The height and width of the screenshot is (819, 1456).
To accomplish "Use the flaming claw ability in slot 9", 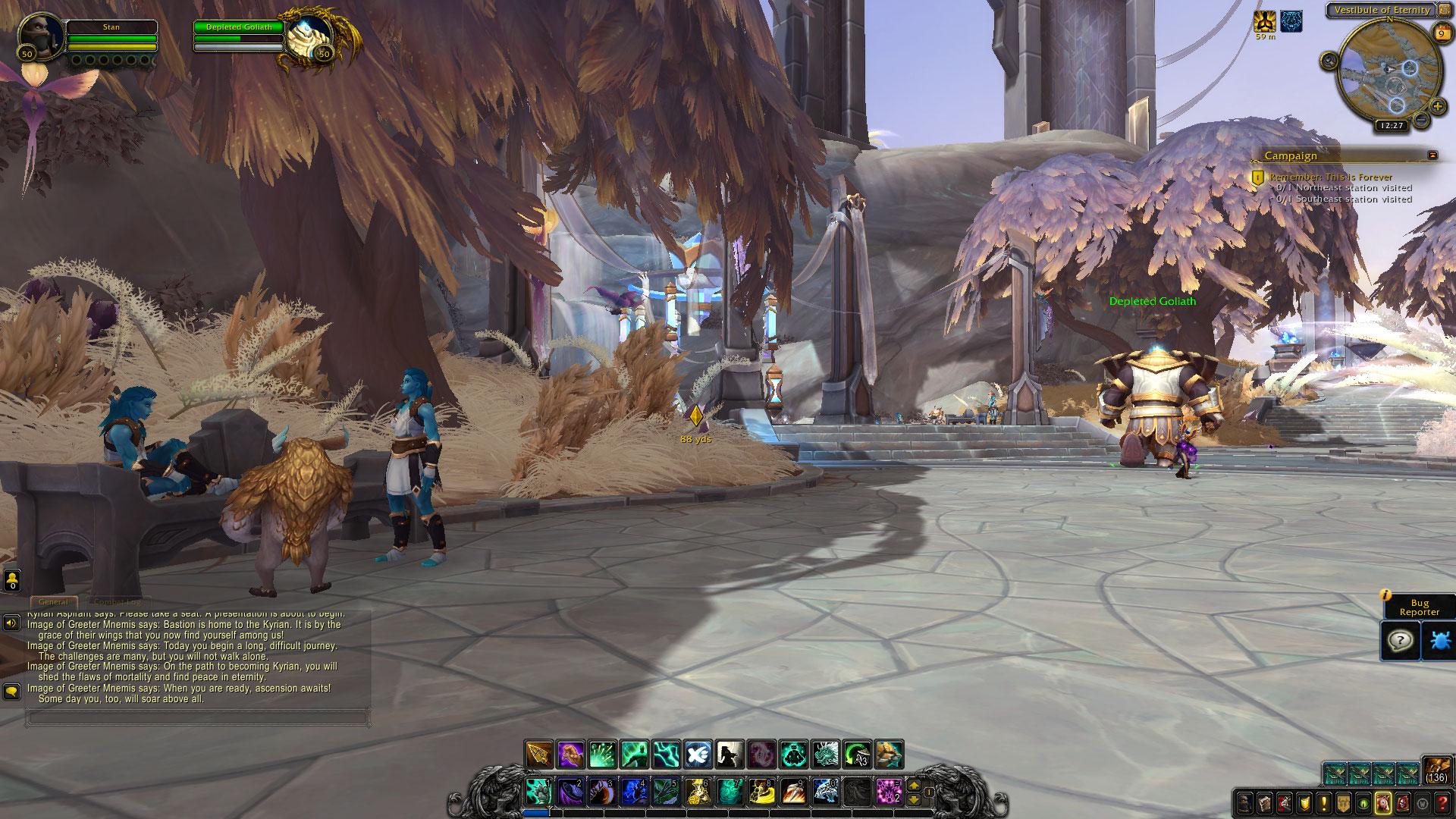I will coord(792,791).
